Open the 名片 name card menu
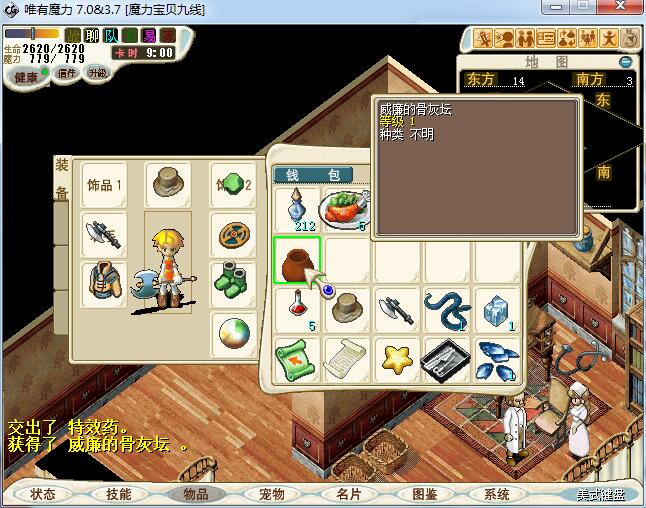 pyautogui.click(x=347, y=494)
